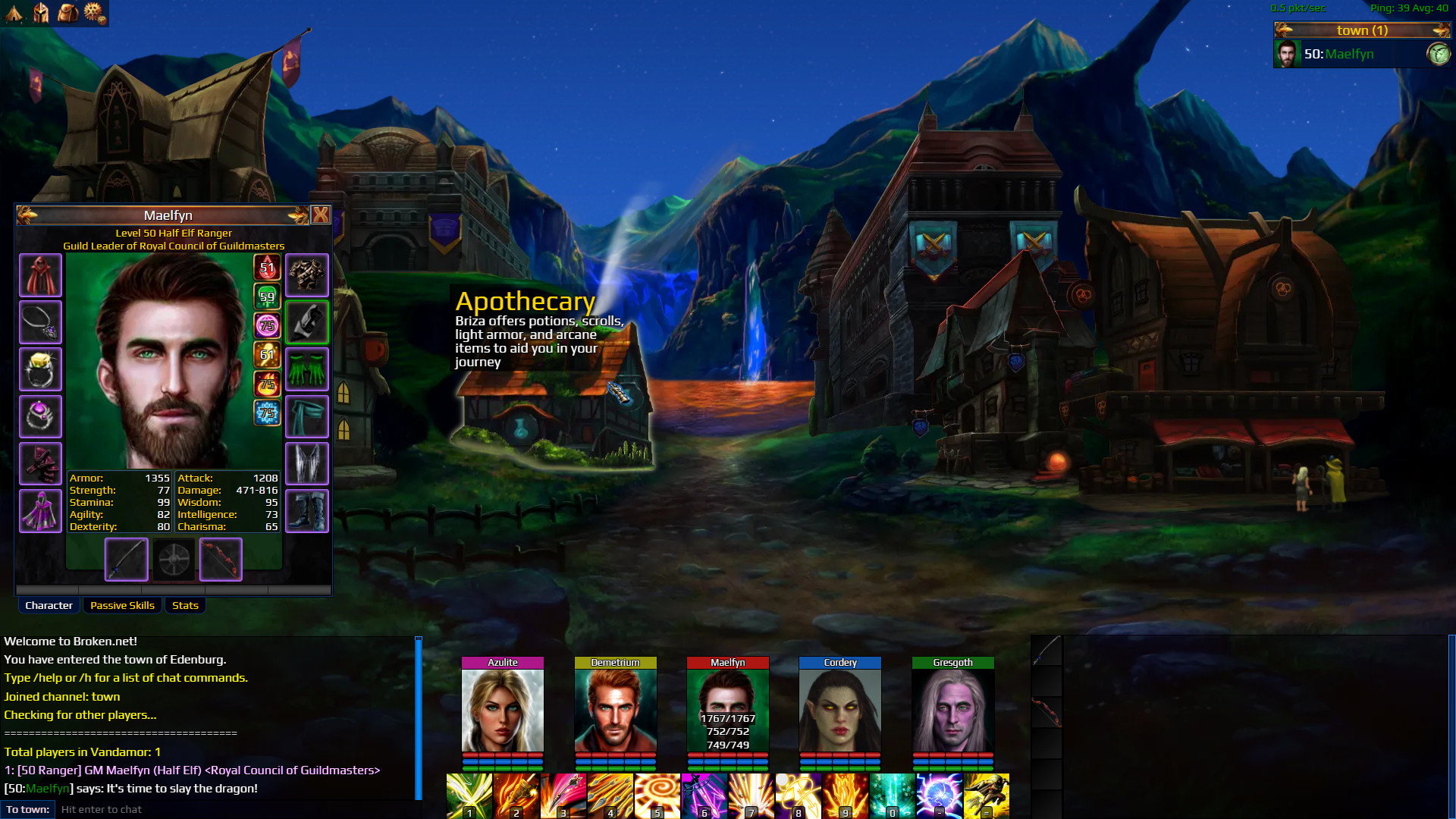1456x819 pixels.
Task: Select the Character tab
Action: [x=49, y=605]
